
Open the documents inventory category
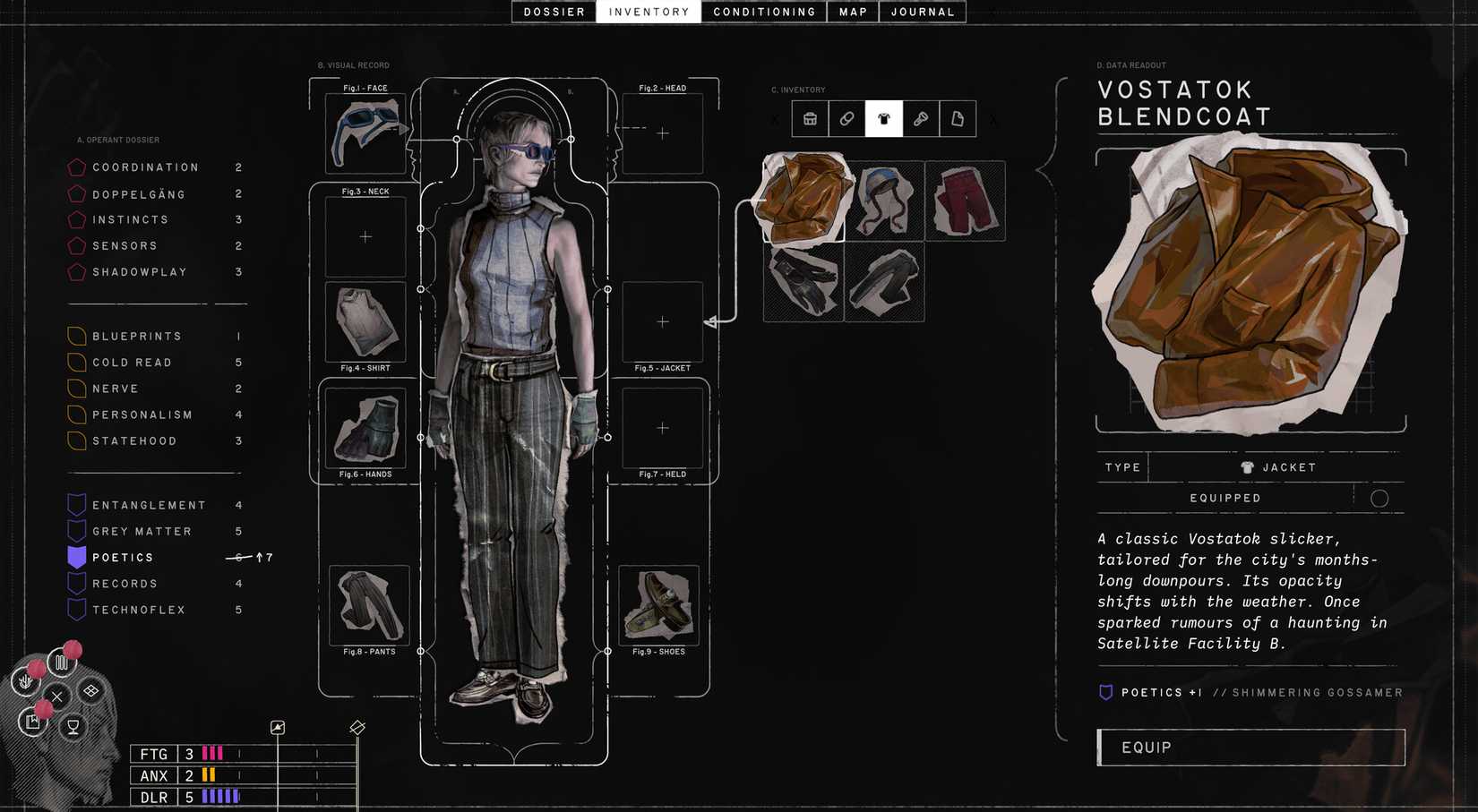(x=958, y=118)
